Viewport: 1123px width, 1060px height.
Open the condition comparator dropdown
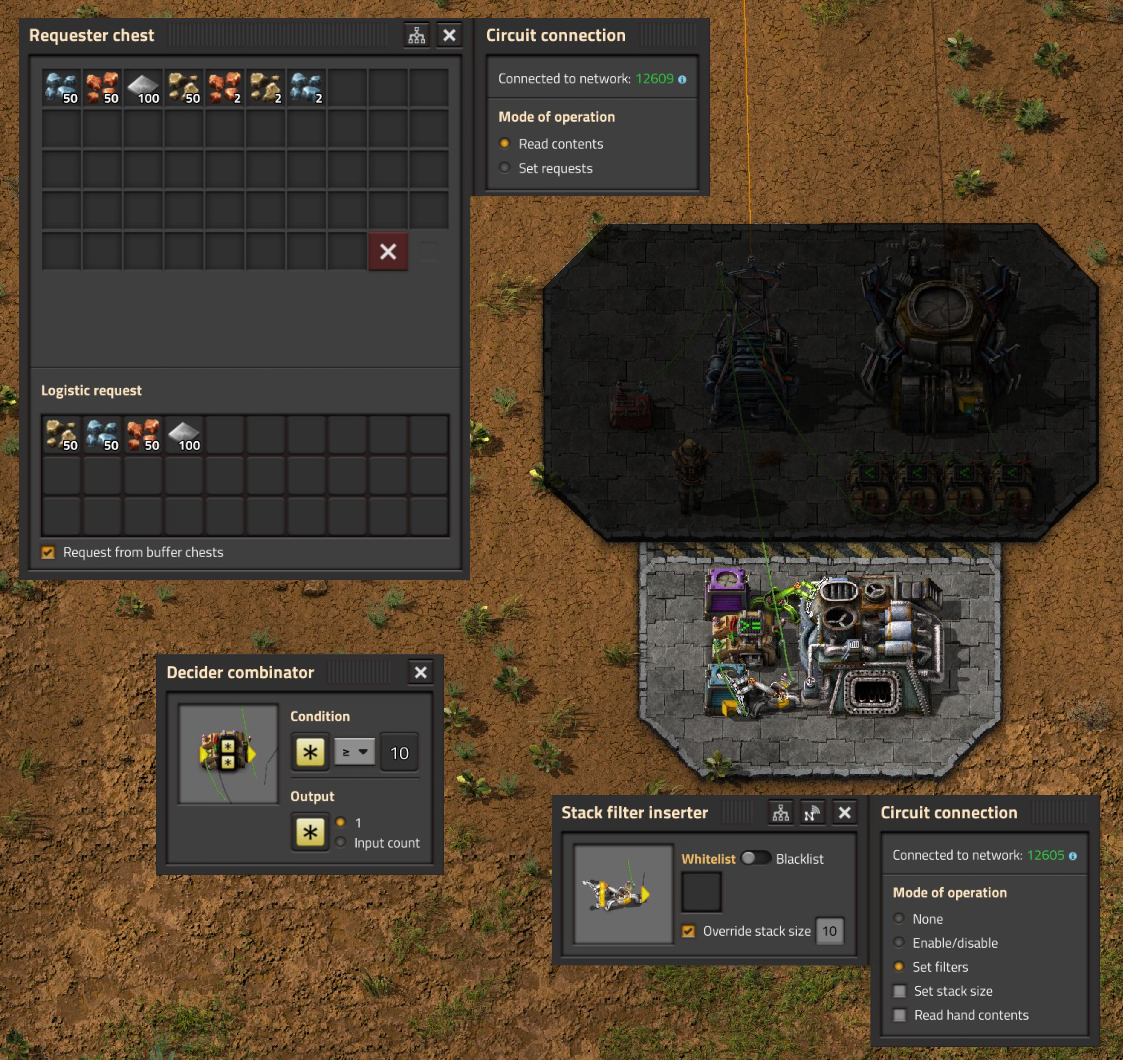coord(355,753)
